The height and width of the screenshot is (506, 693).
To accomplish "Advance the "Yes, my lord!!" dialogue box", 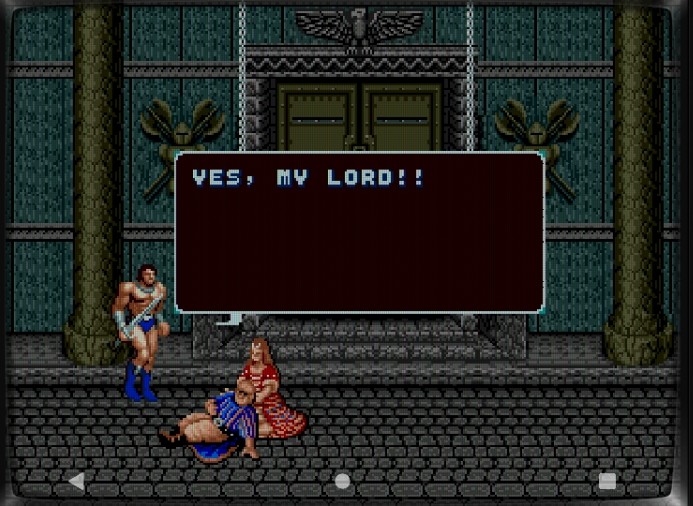I will coord(360,232).
